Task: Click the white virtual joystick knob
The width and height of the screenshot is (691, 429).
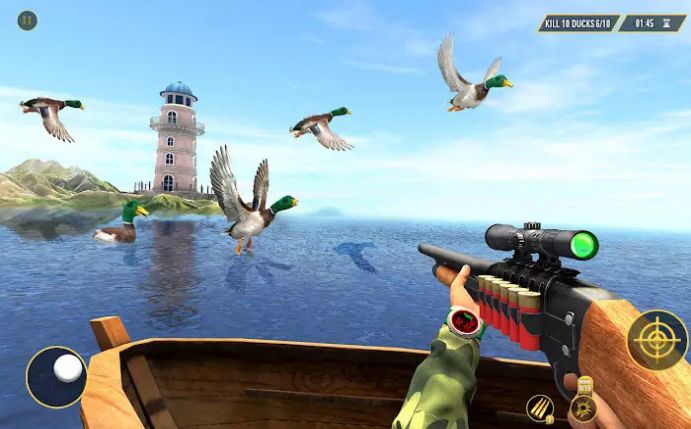Action: (68, 368)
